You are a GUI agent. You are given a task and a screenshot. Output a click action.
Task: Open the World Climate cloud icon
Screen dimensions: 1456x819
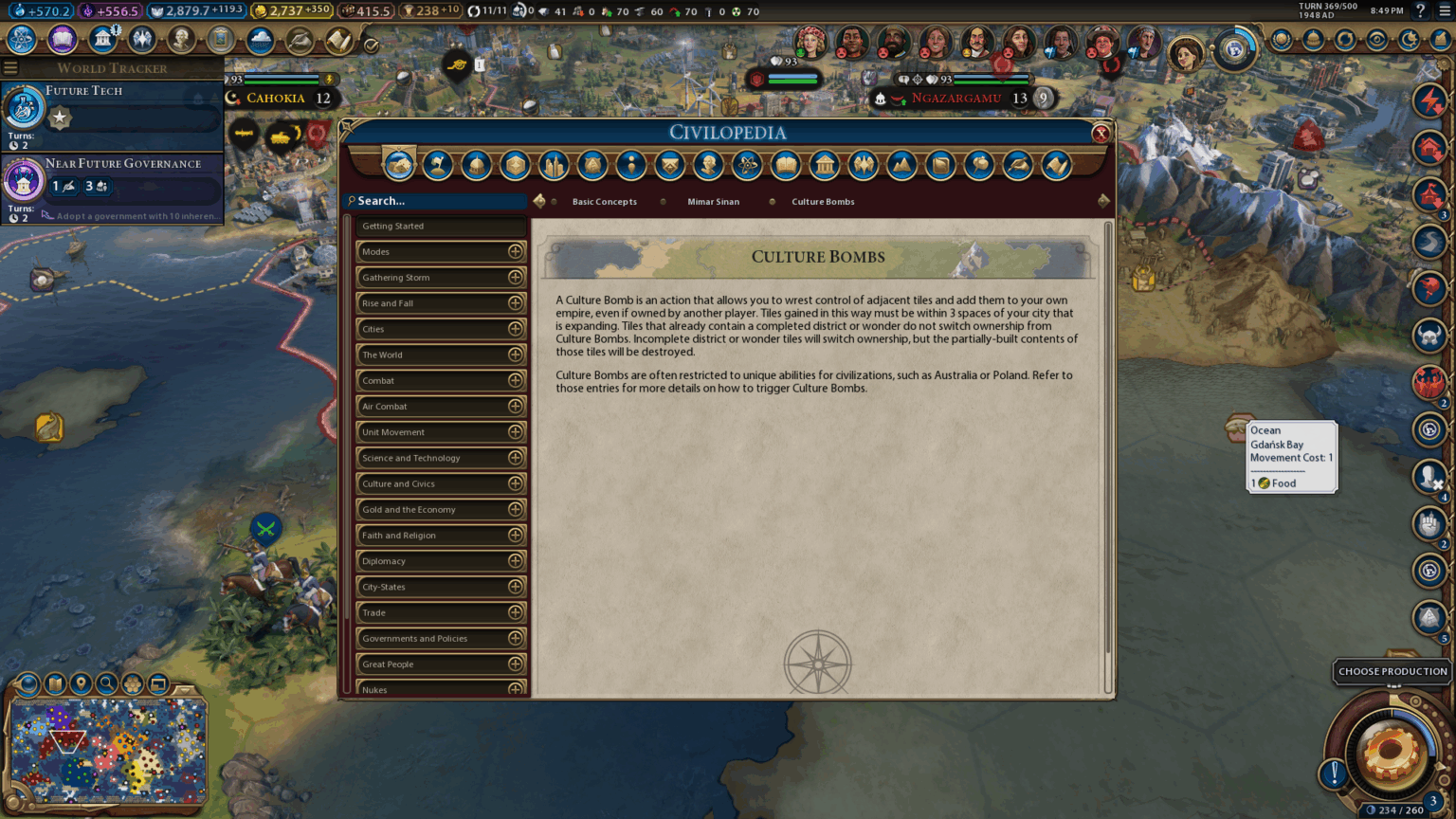[x=260, y=40]
